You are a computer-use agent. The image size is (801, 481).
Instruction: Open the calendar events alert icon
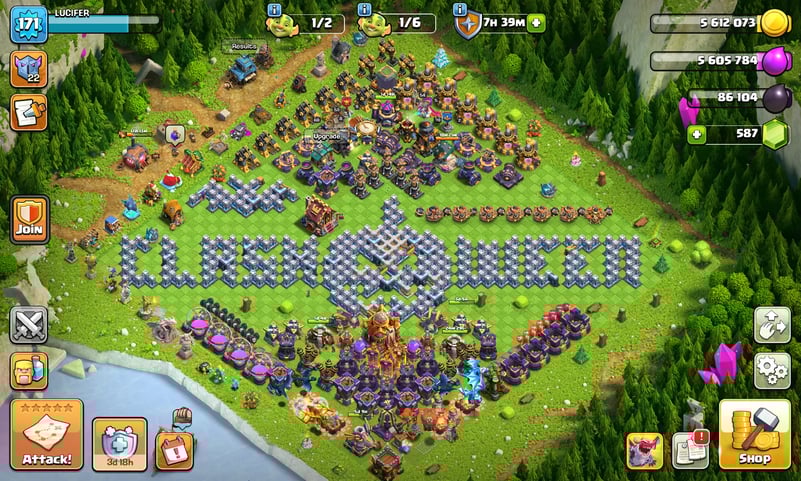pos(174,445)
